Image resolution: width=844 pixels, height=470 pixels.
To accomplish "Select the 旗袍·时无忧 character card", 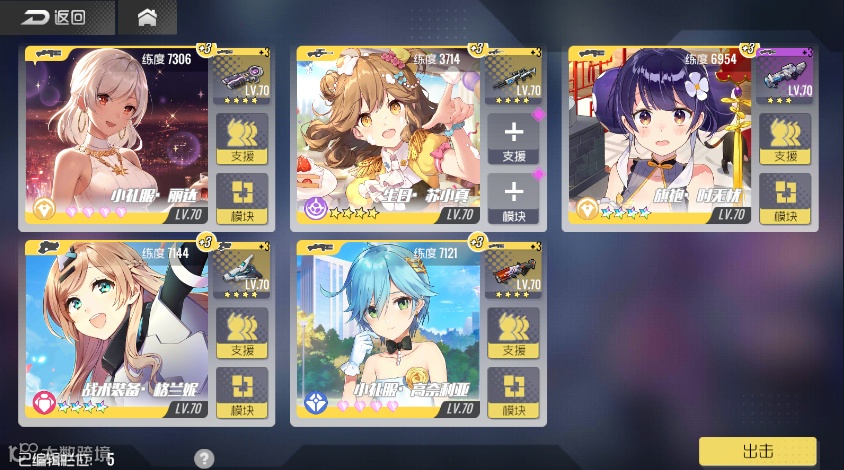I will click(659, 137).
